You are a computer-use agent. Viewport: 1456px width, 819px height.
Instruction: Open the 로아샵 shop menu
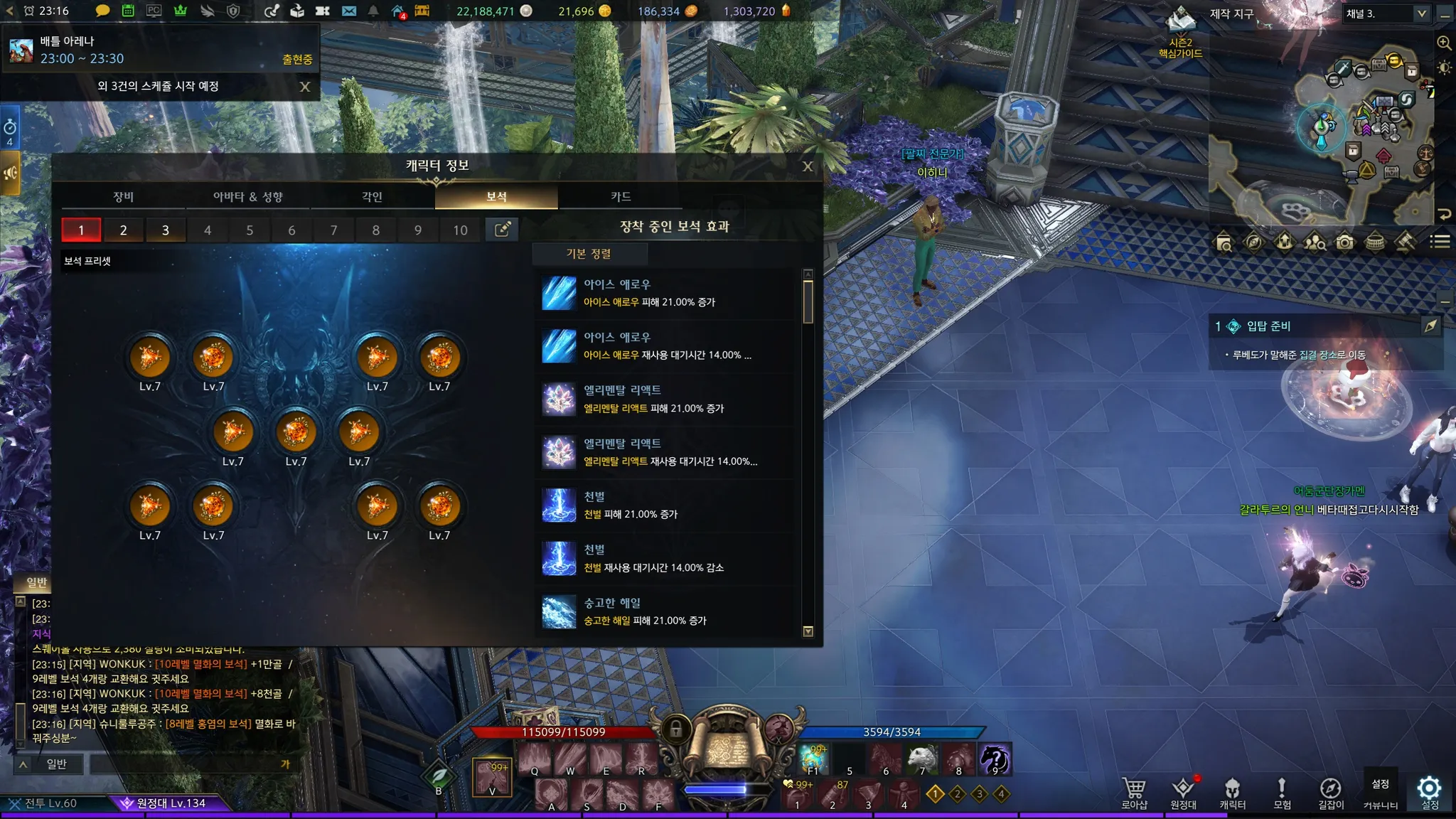[1134, 793]
